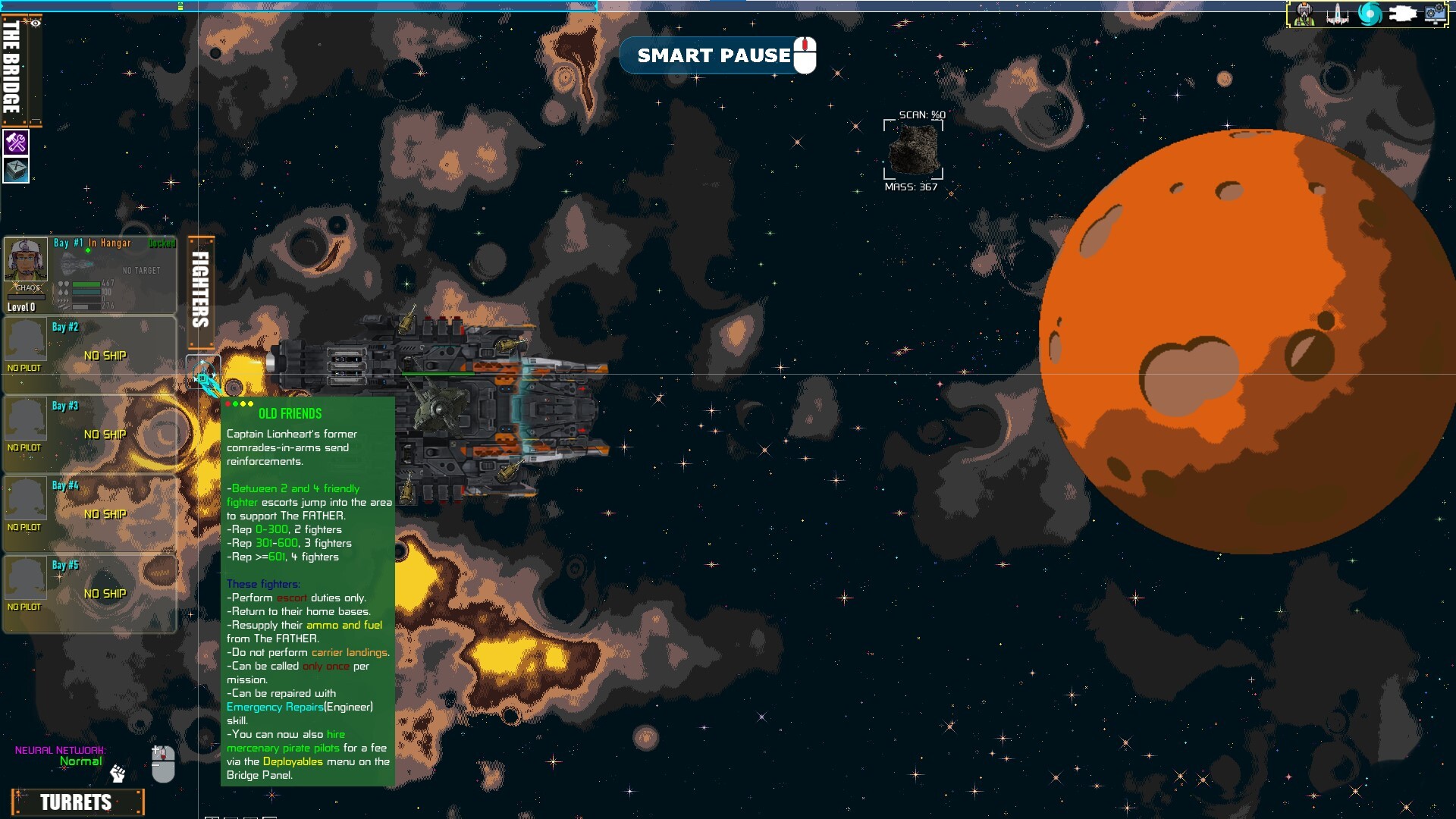Click the teal wormhole icon at top right

coord(1370,13)
